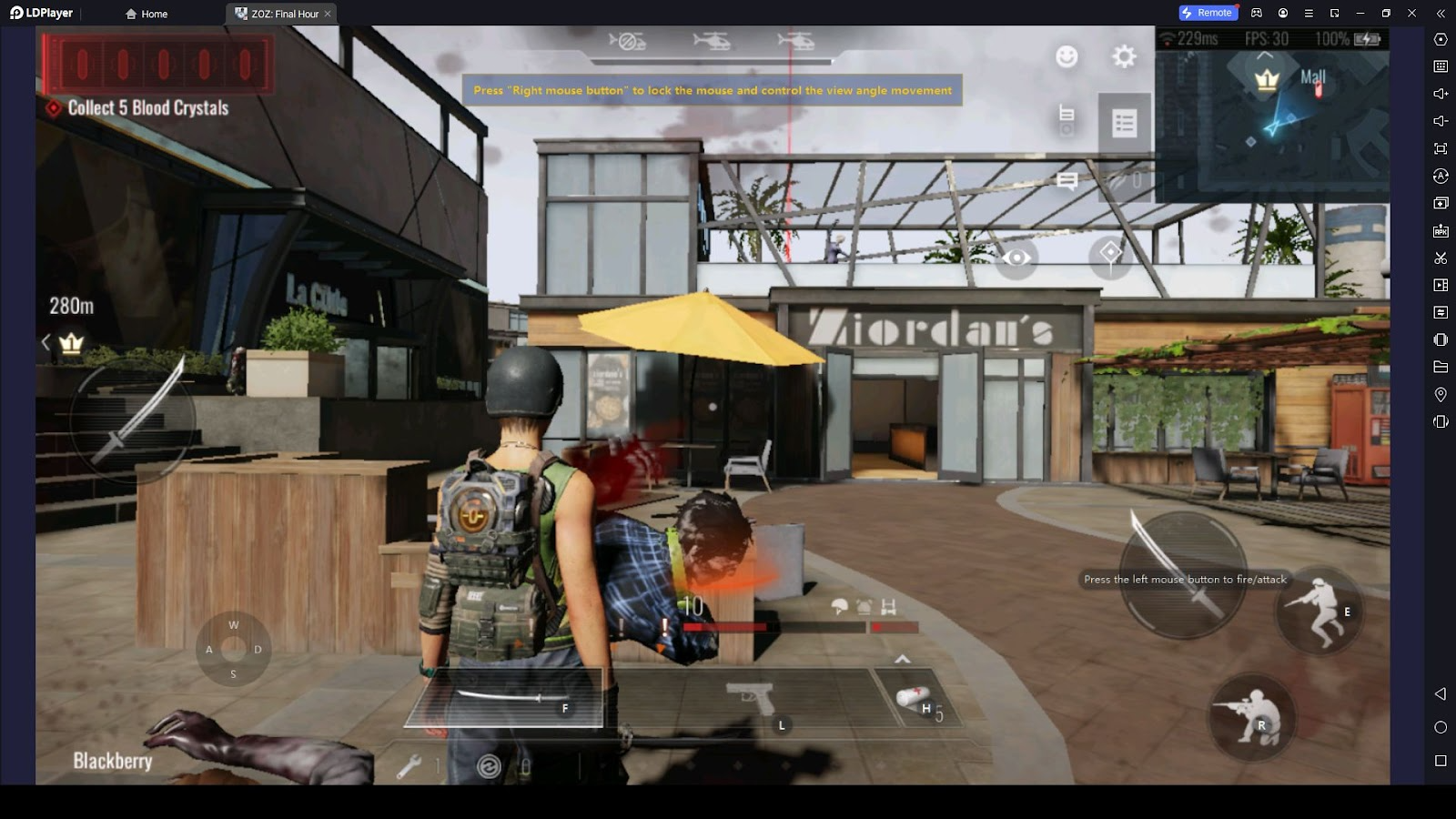Select the katana weapon slot
Viewport: 1456px width, 819px height.
click(x=503, y=698)
